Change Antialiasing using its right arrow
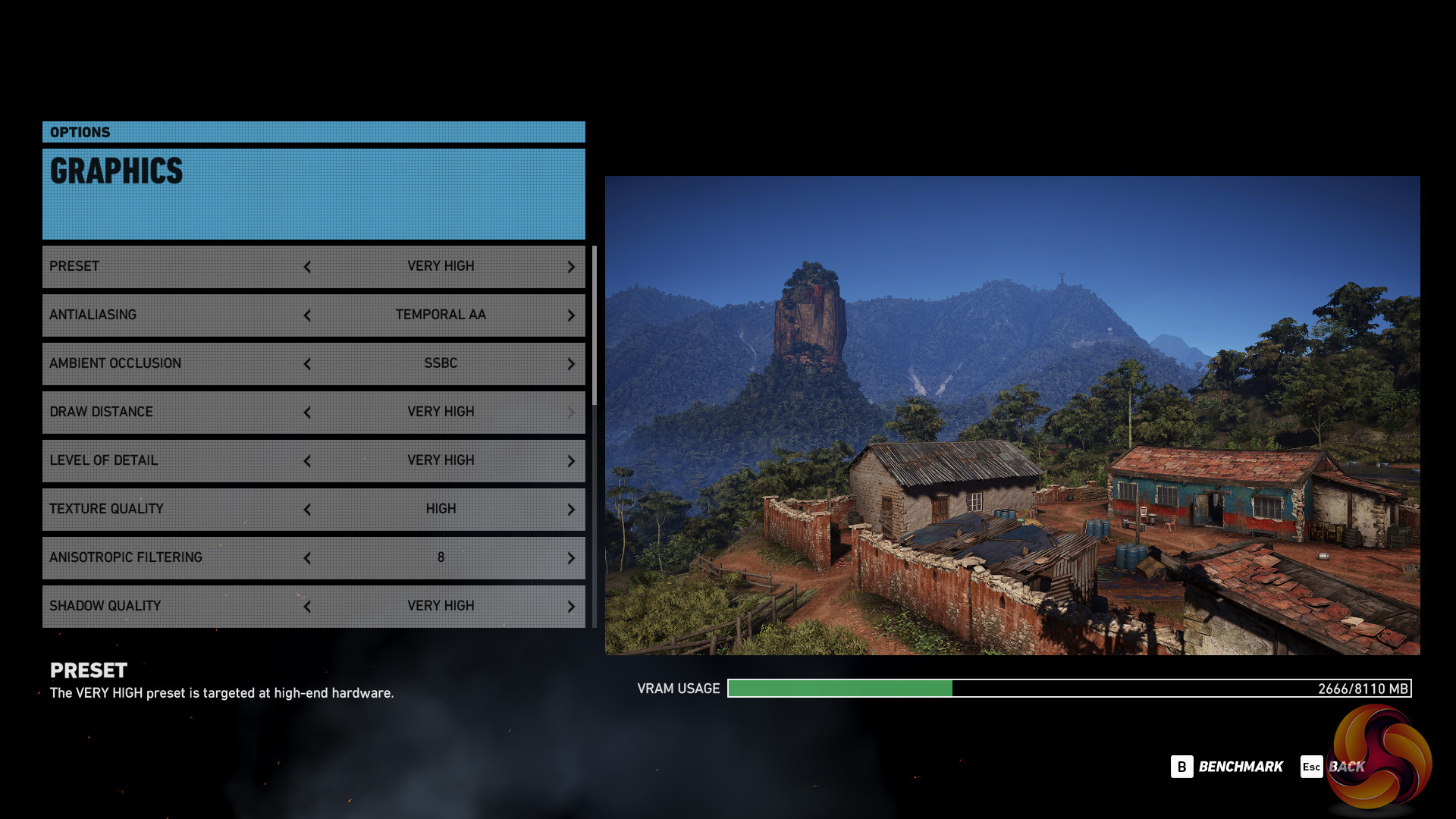The width and height of the screenshot is (1456, 819). tap(571, 315)
